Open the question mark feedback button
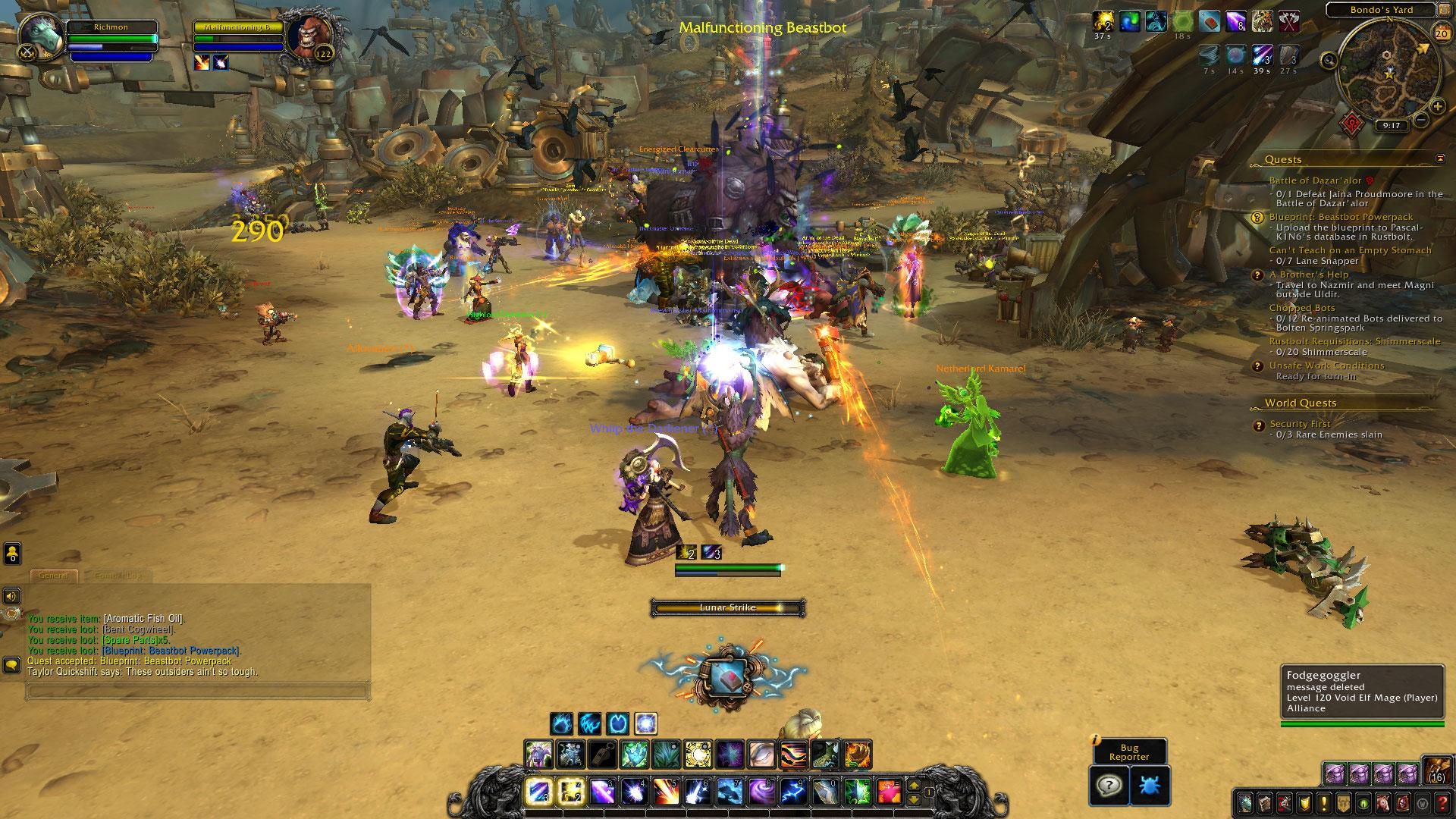The image size is (1456, 819). (1108, 784)
